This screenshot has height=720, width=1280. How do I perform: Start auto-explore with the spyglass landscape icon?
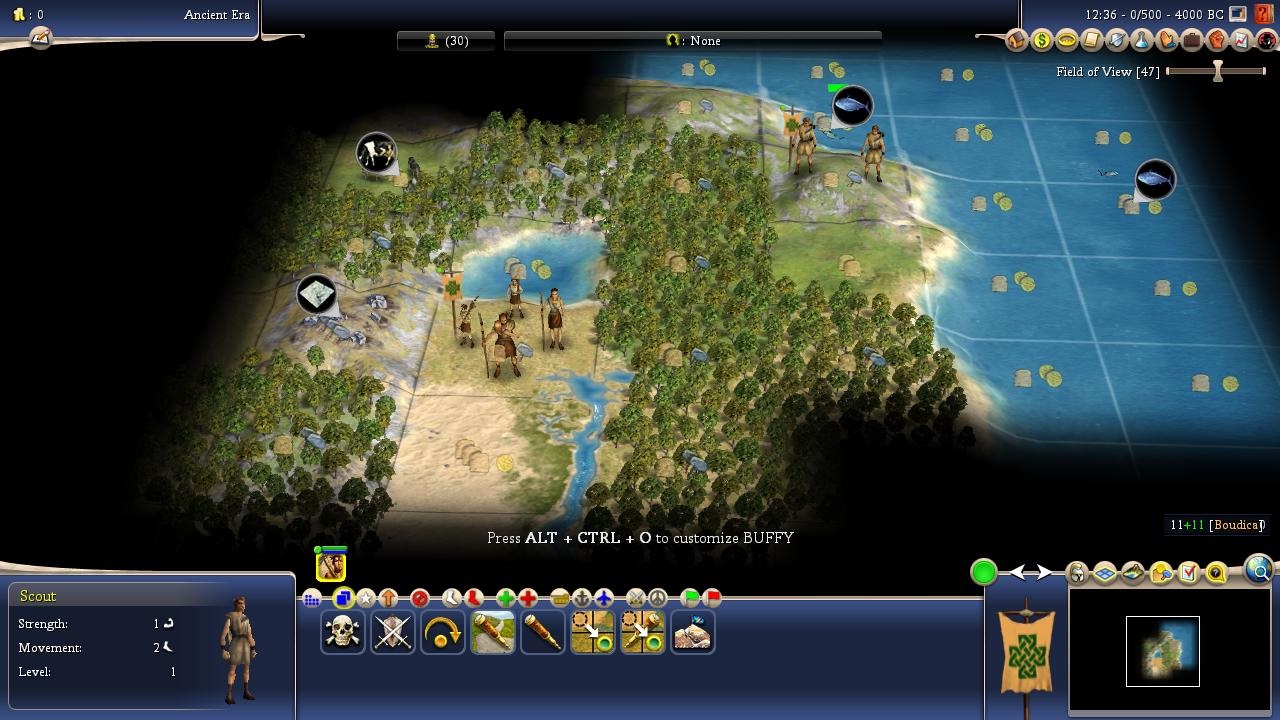(x=493, y=633)
